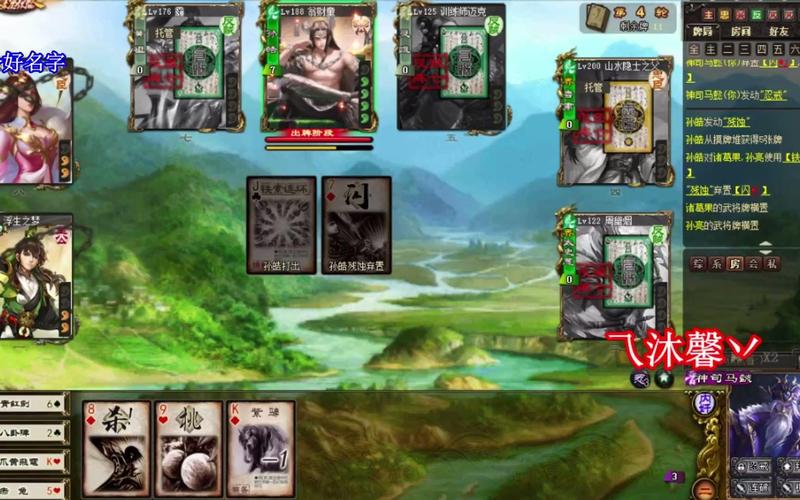The width and height of the screenshot is (800, 500).
Task: Filter the log by 主 (lord) seat
Action: (x=711, y=48)
